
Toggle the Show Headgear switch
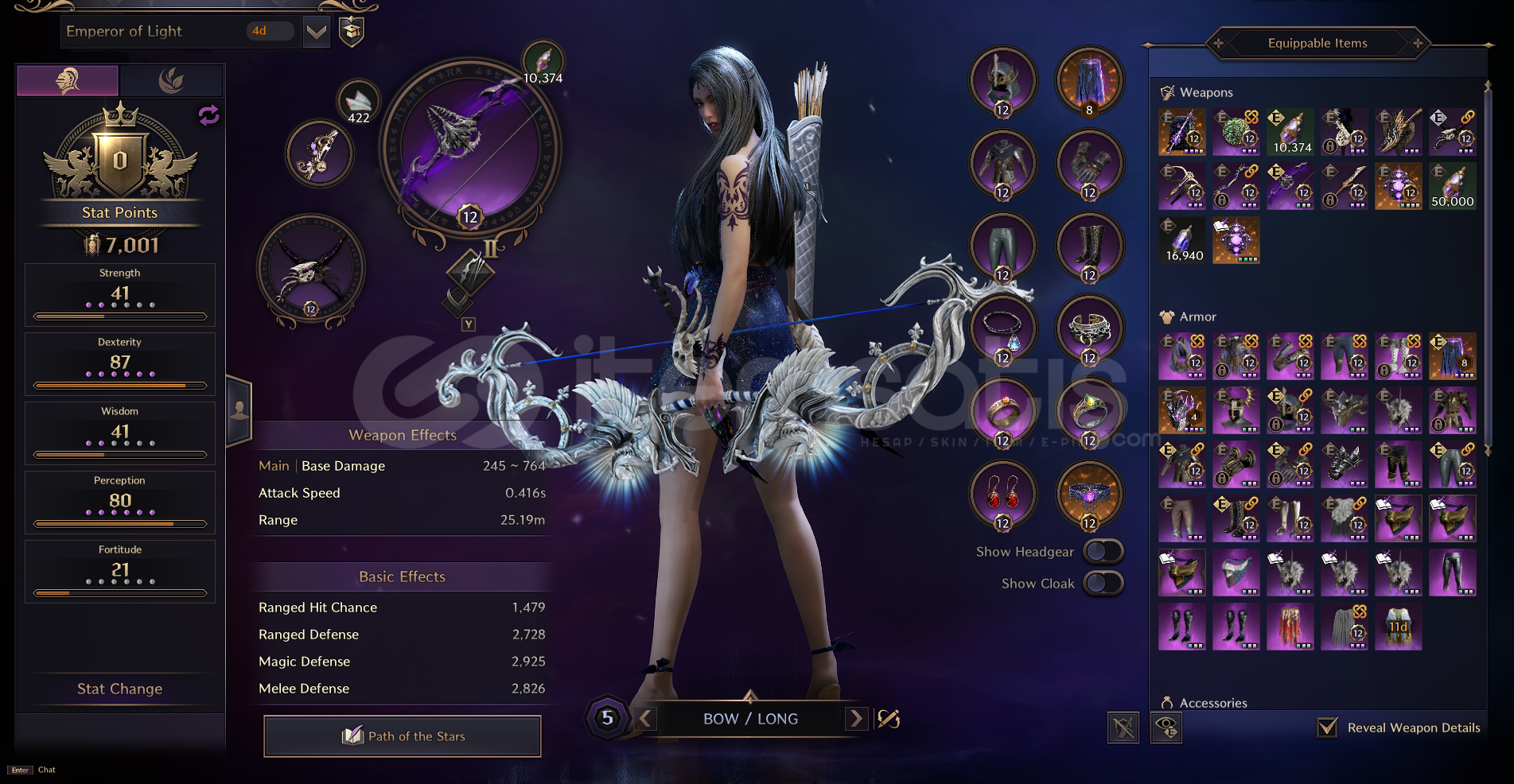(x=1103, y=551)
